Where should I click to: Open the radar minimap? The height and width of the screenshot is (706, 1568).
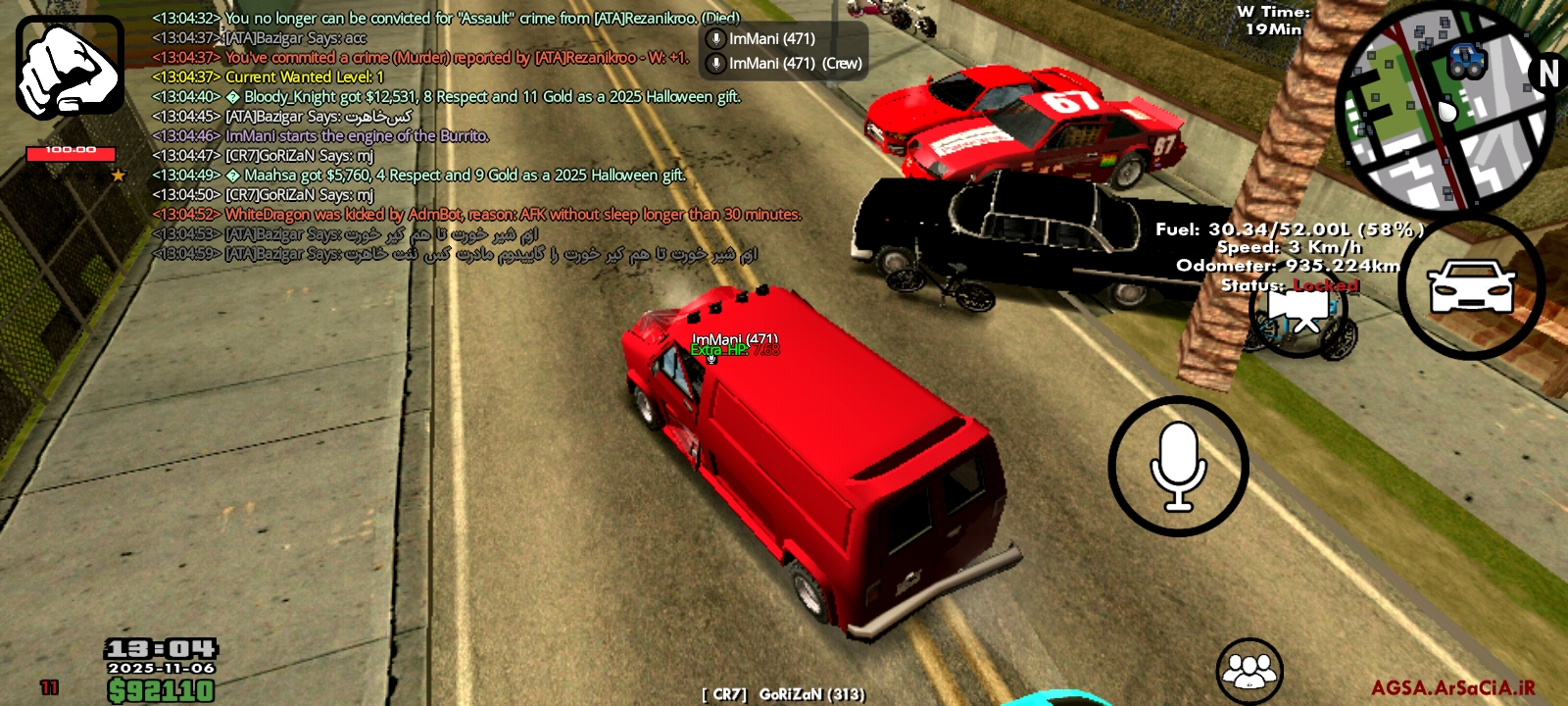[x=1444, y=110]
